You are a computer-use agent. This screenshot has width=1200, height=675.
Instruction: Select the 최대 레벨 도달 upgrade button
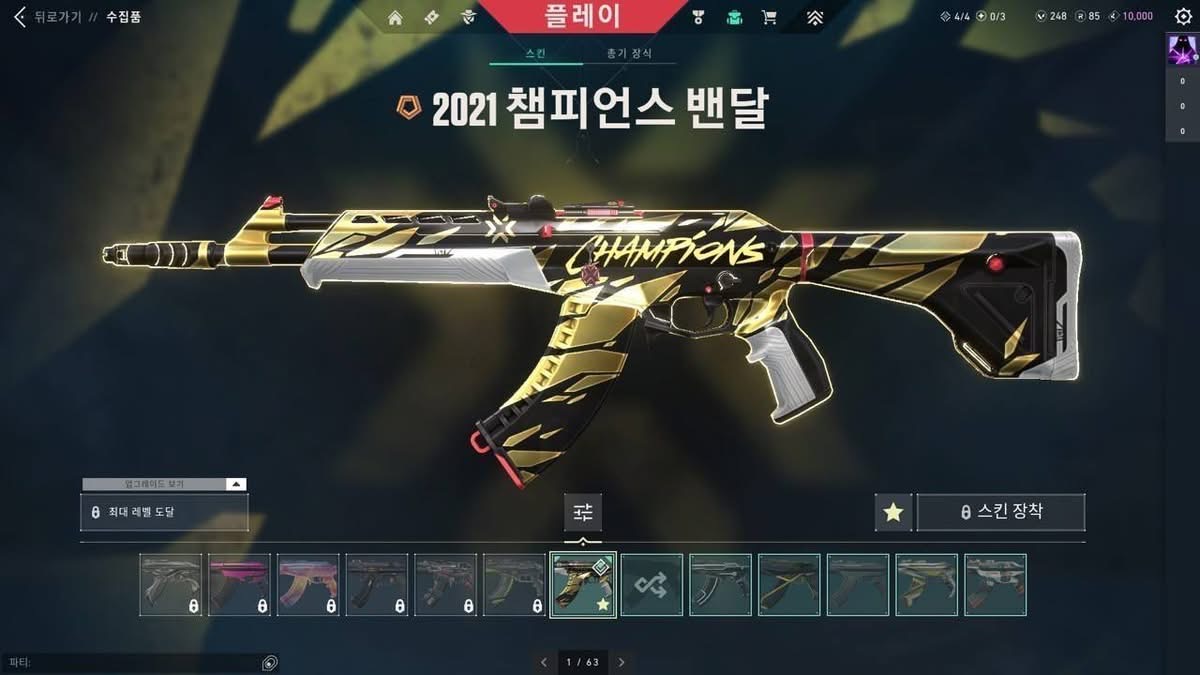pyautogui.click(x=164, y=512)
